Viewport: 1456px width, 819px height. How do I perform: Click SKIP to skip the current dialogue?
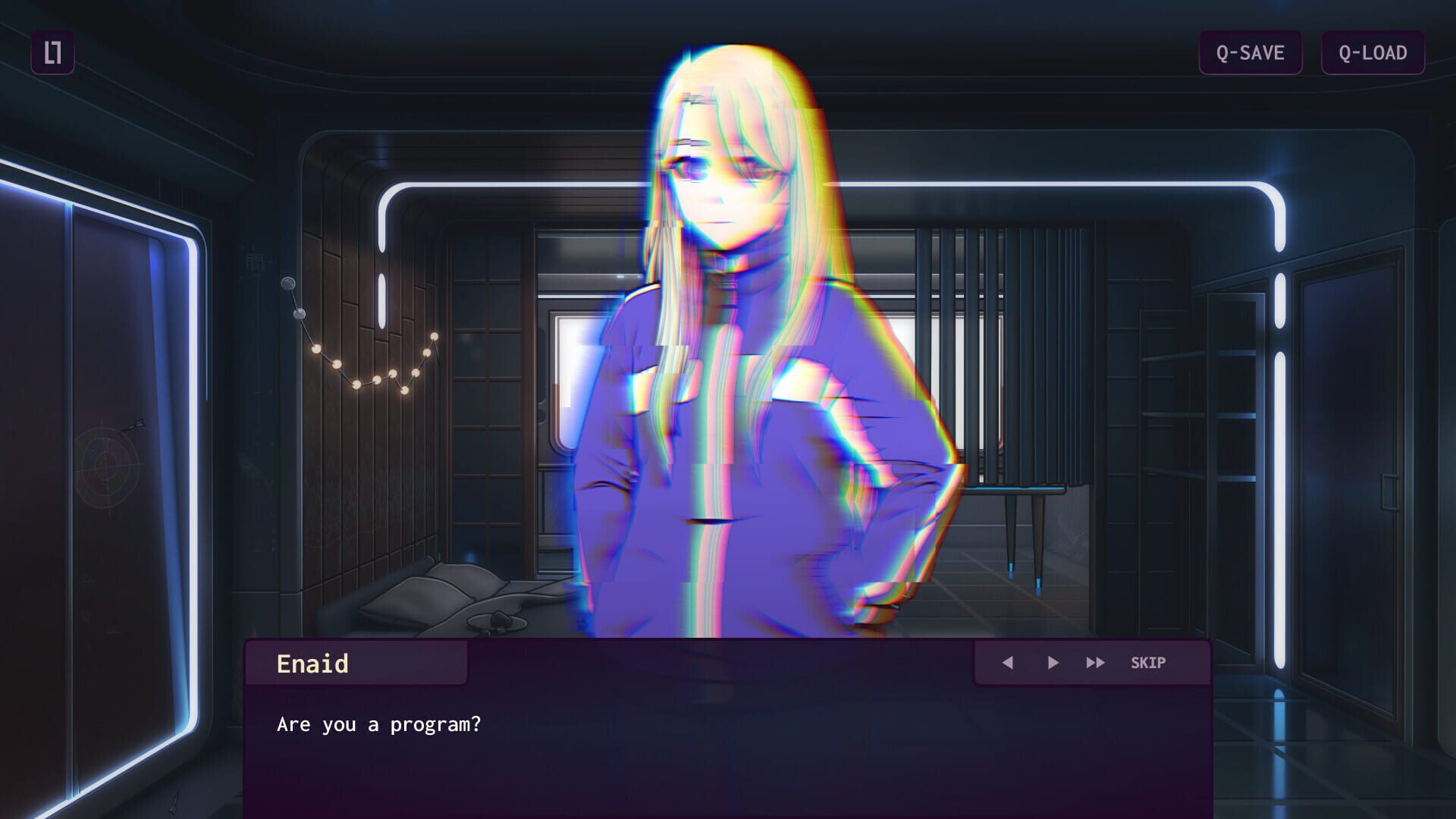[1150, 662]
